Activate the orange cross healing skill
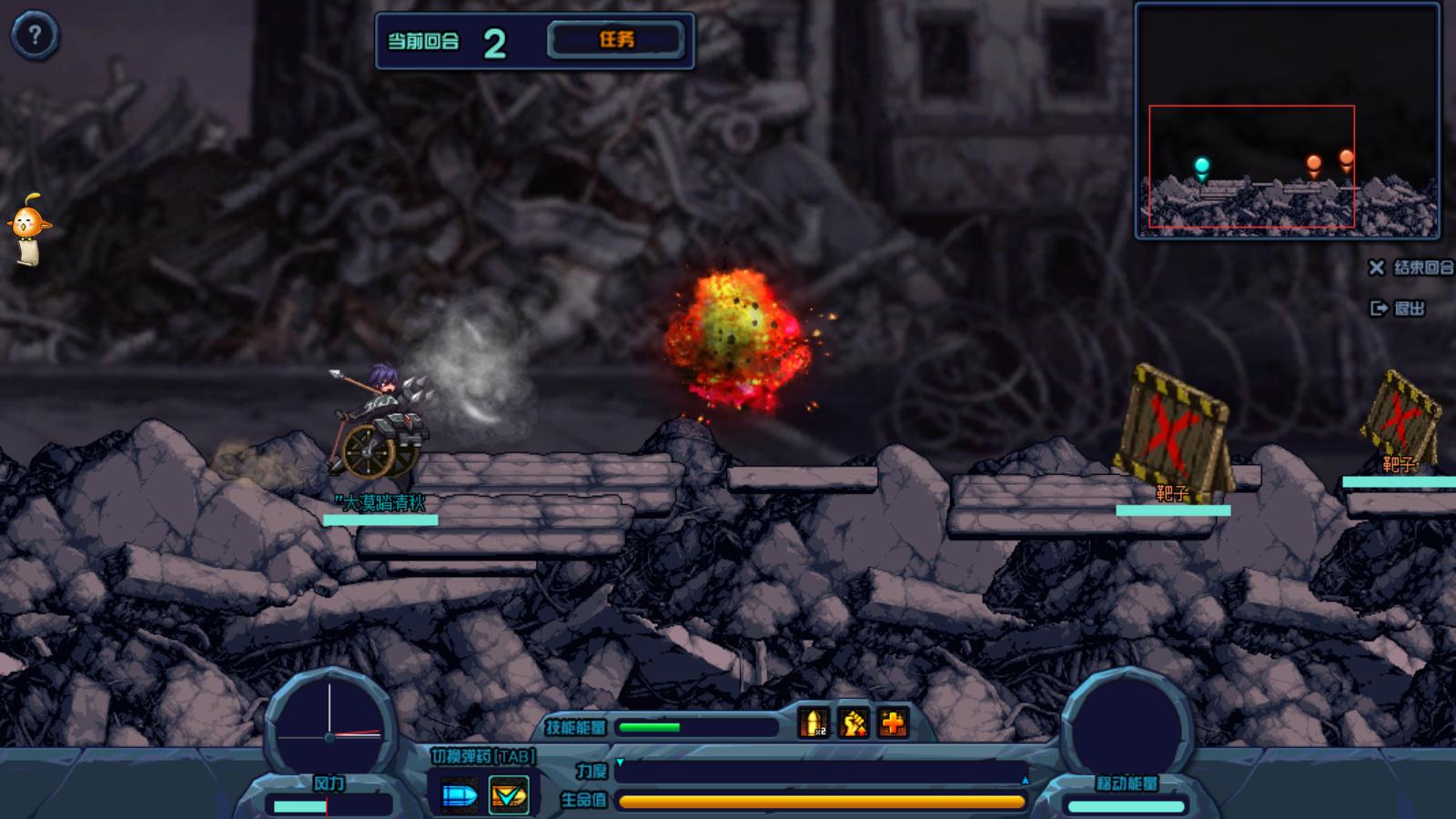Image resolution: width=1456 pixels, height=819 pixels. tap(894, 724)
